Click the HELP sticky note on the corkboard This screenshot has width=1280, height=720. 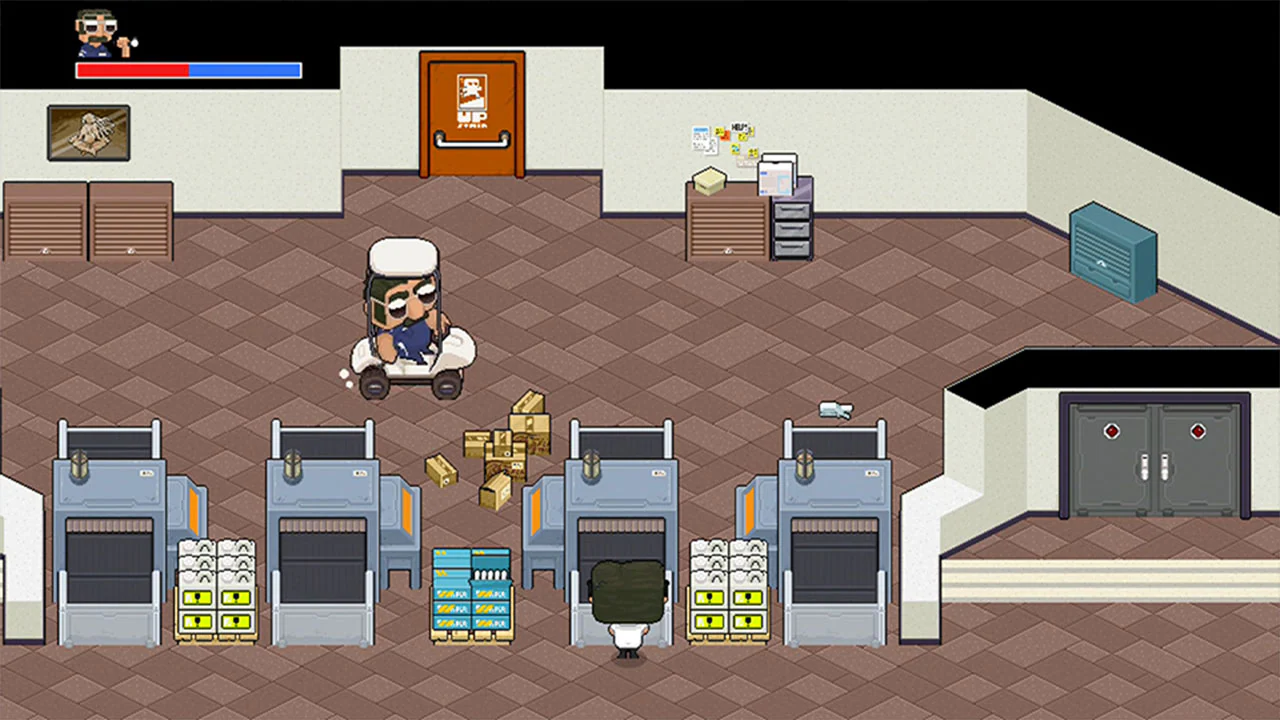(x=739, y=126)
